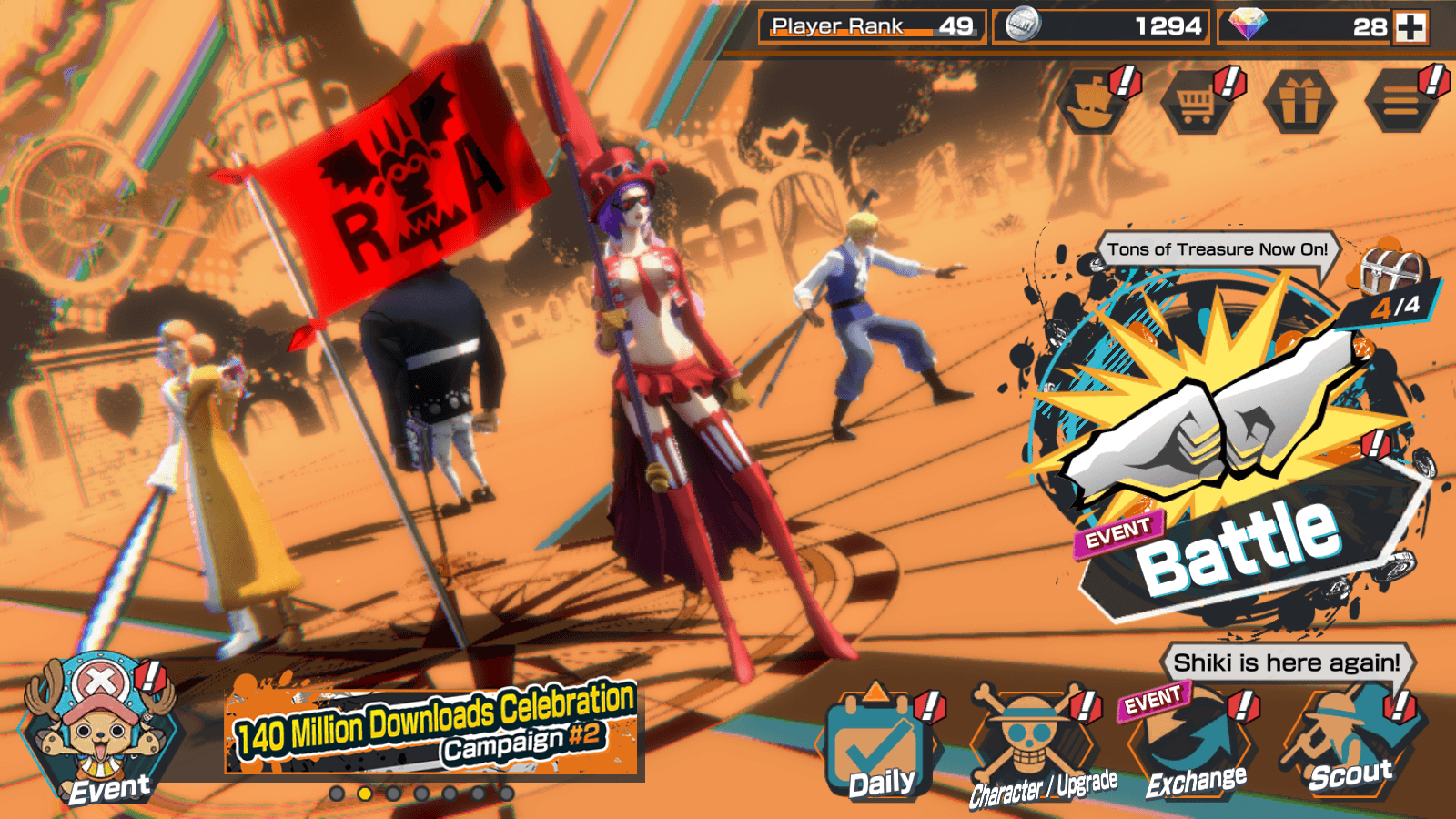Tap the ship icon in the top bar
Viewport: 1456px width, 819px height.
click(x=1094, y=102)
